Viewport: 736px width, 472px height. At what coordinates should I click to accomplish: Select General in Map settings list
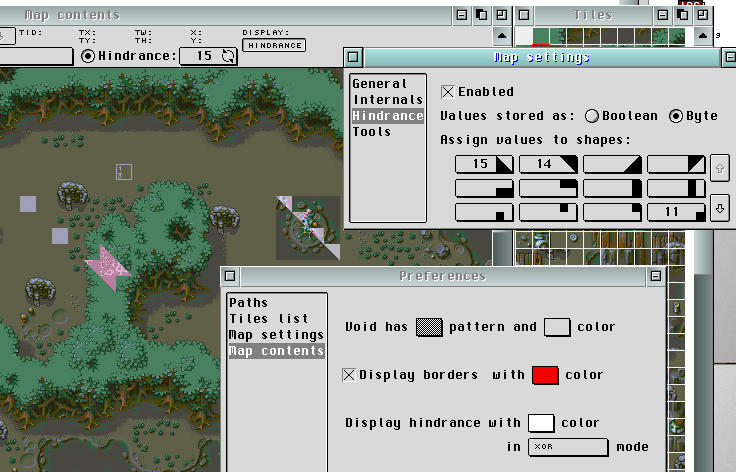click(380, 84)
